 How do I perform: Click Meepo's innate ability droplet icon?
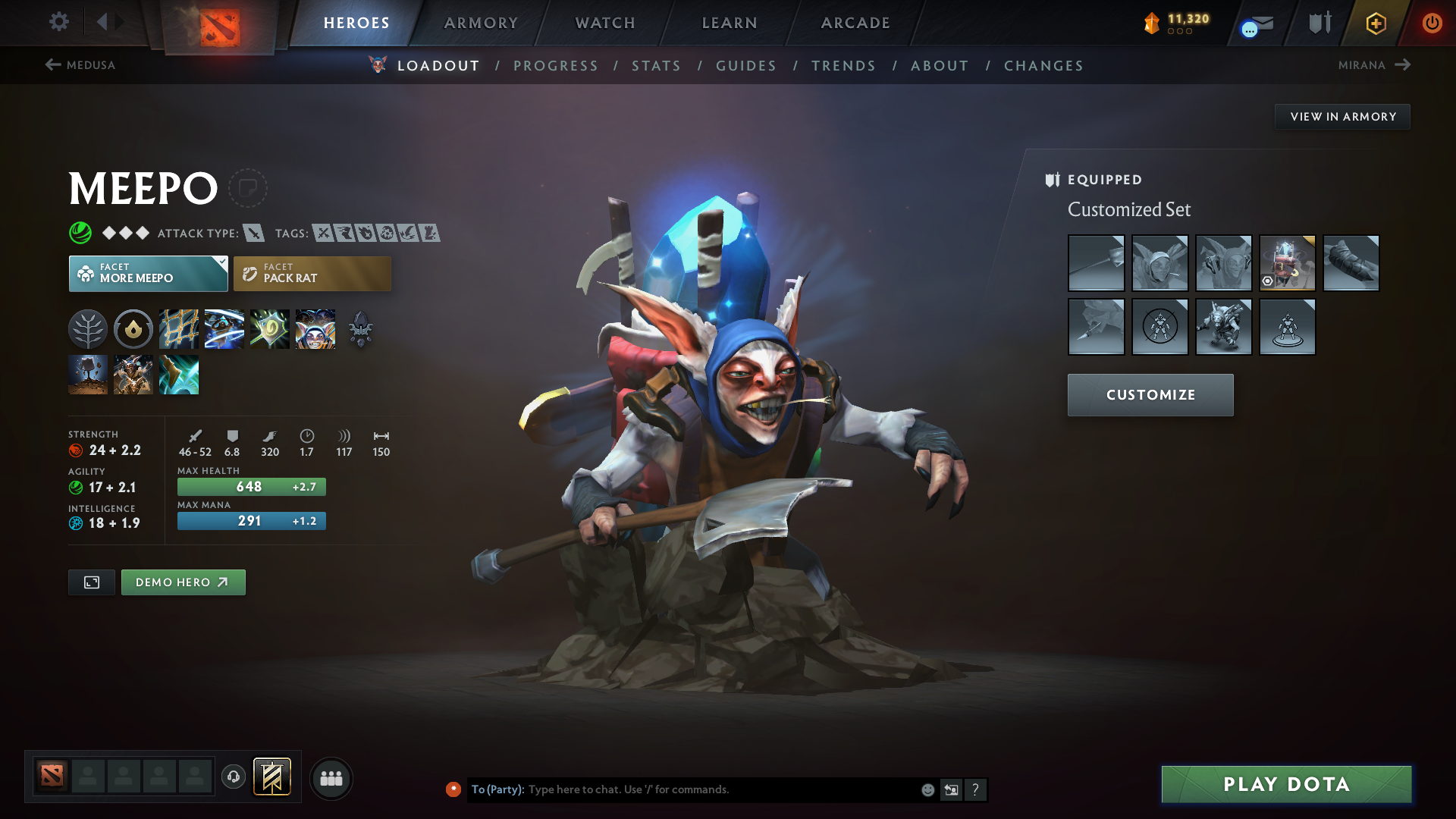[133, 329]
